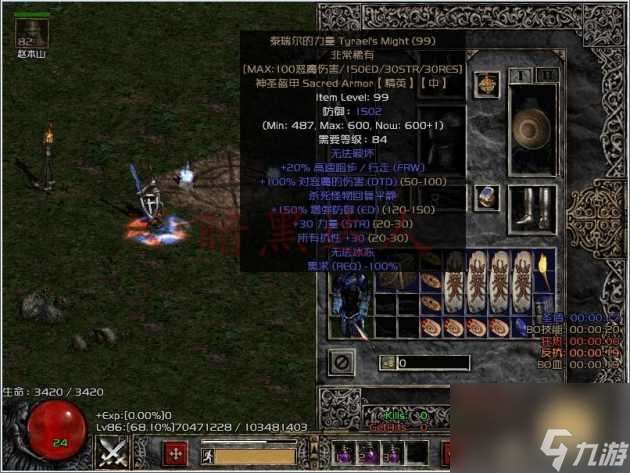Select the amulet equipment slot
The image size is (630, 473).
pos(489,84)
